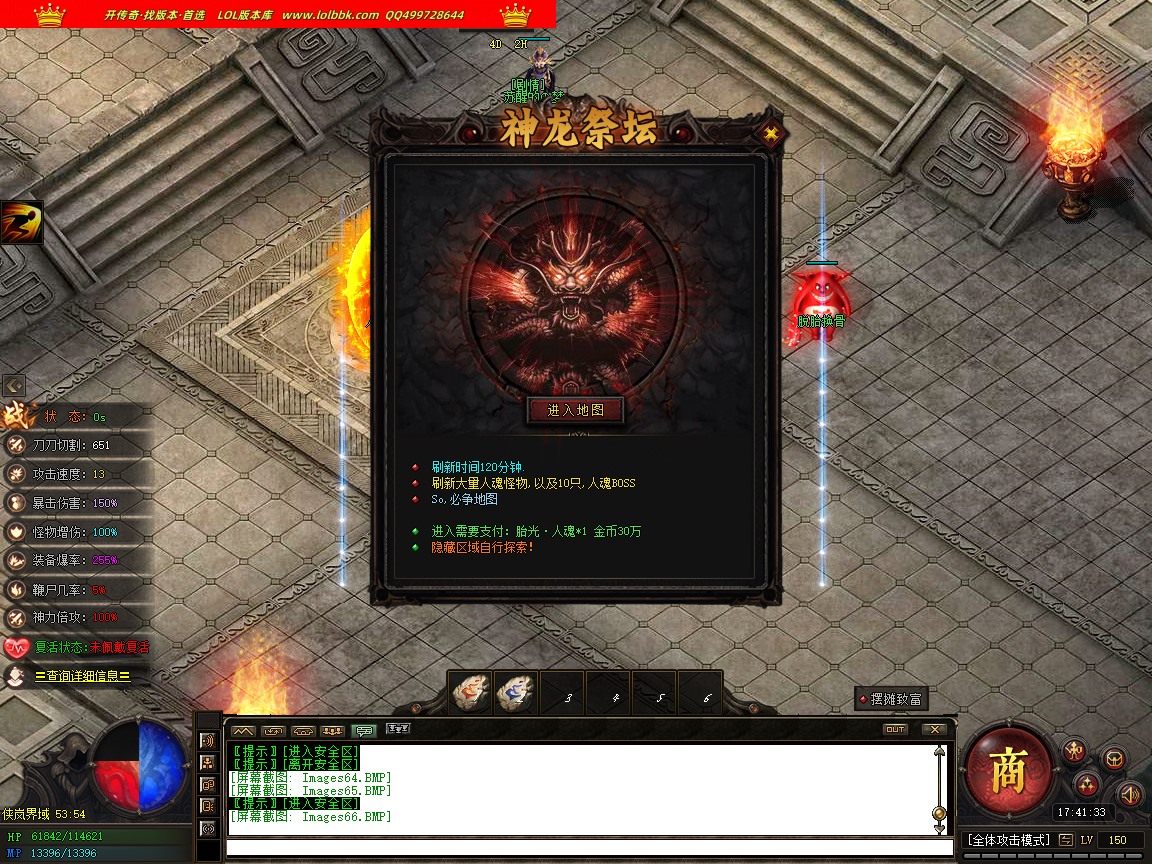Open the 摆摊致富 stall button
1152x864 pixels.
(x=892, y=699)
